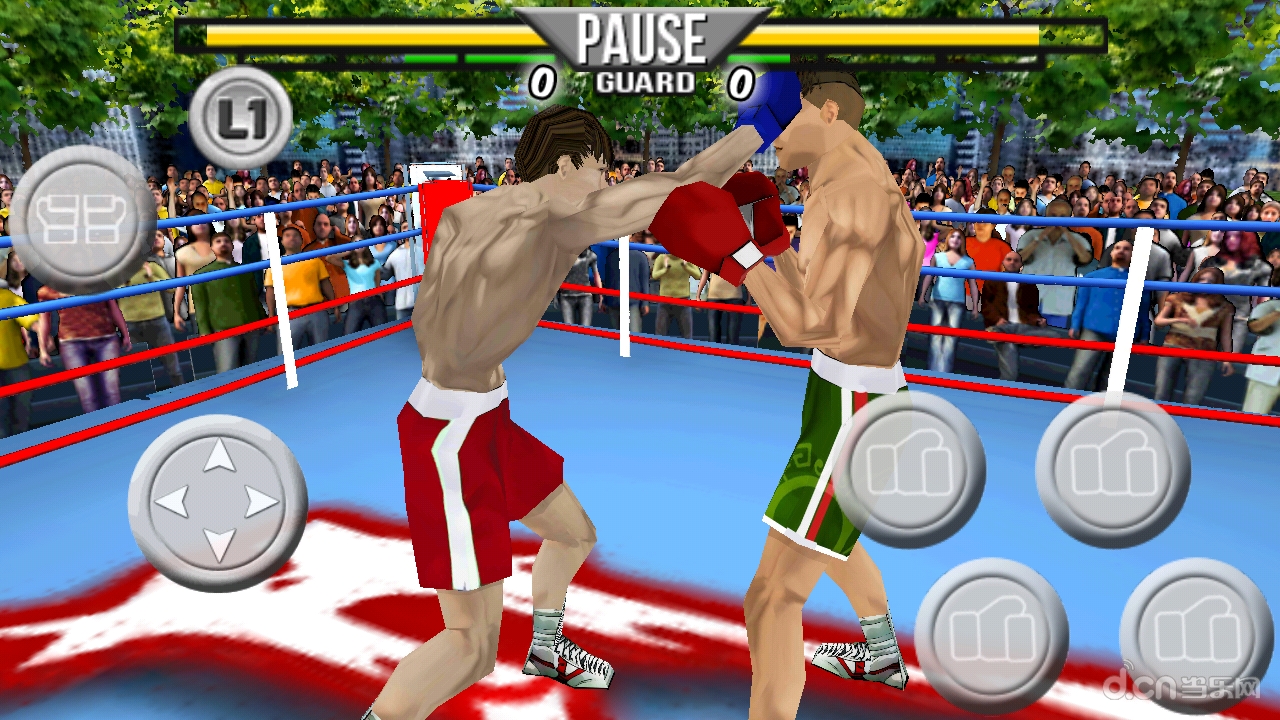Image resolution: width=1280 pixels, height=720 pixels.
Task: Activate the double-gloves guard button
Action: coord(82,219)
